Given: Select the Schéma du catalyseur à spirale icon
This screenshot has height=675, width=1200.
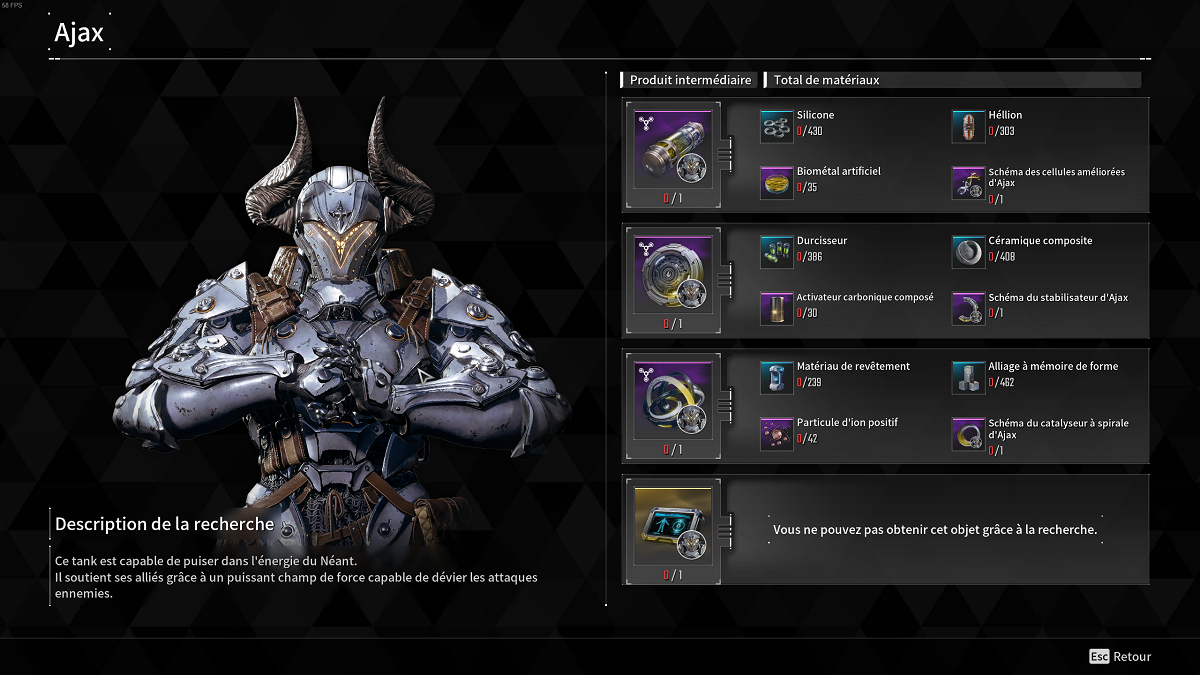Looking at the screenshot, I should (x=968, y=434).
